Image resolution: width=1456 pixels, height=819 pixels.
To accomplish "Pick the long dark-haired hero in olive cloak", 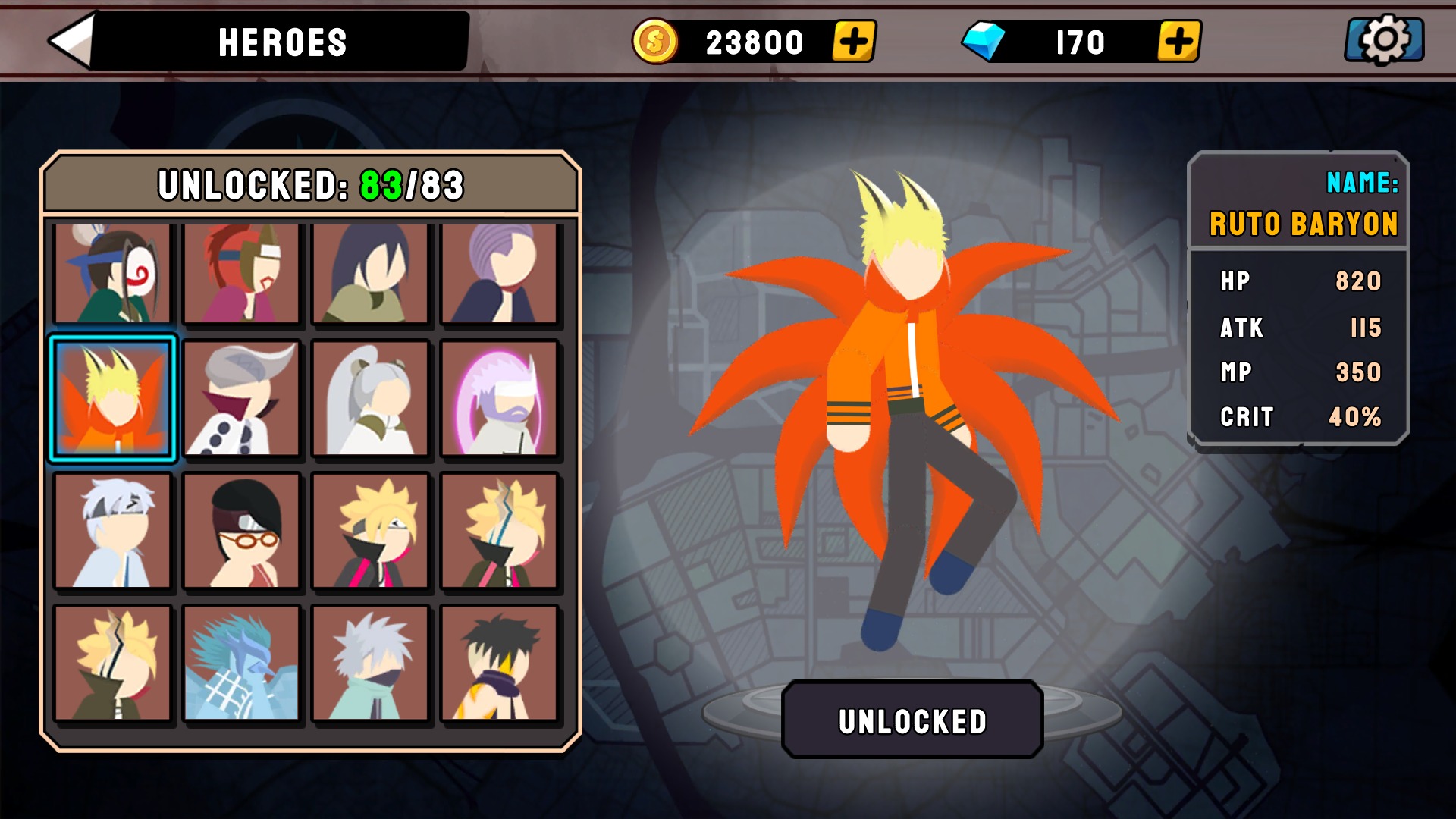I will [371, 273].
